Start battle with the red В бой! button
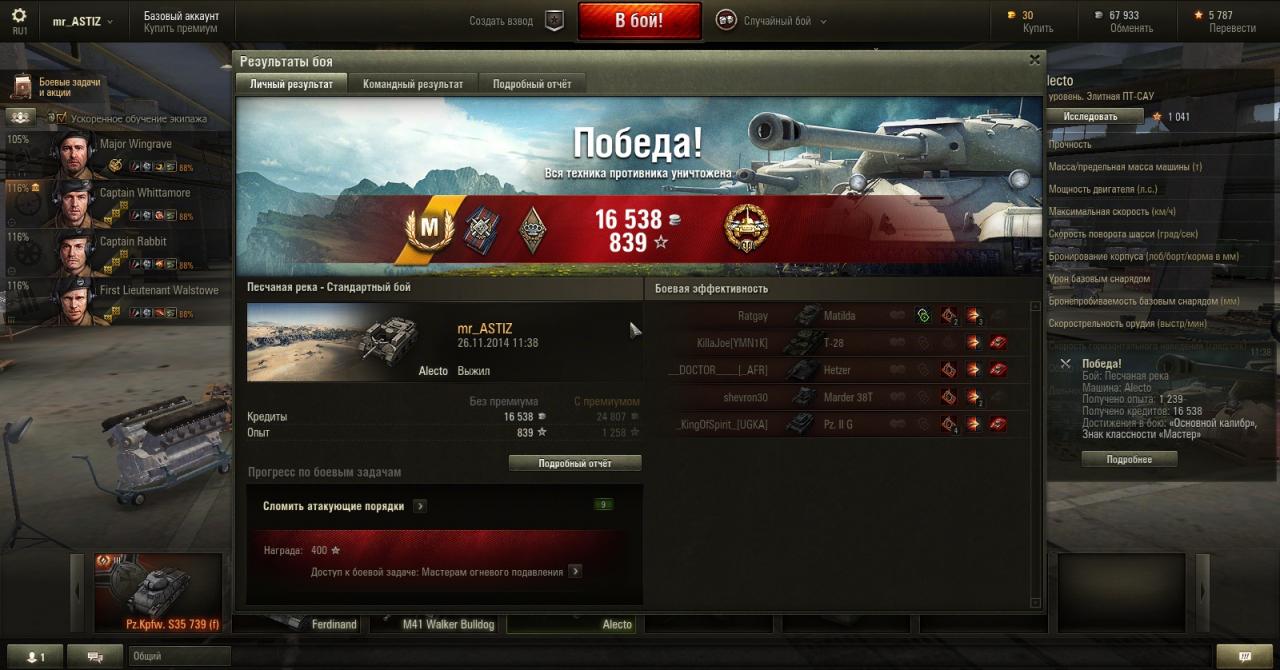Screen dimensions: 1280x670 638,21
